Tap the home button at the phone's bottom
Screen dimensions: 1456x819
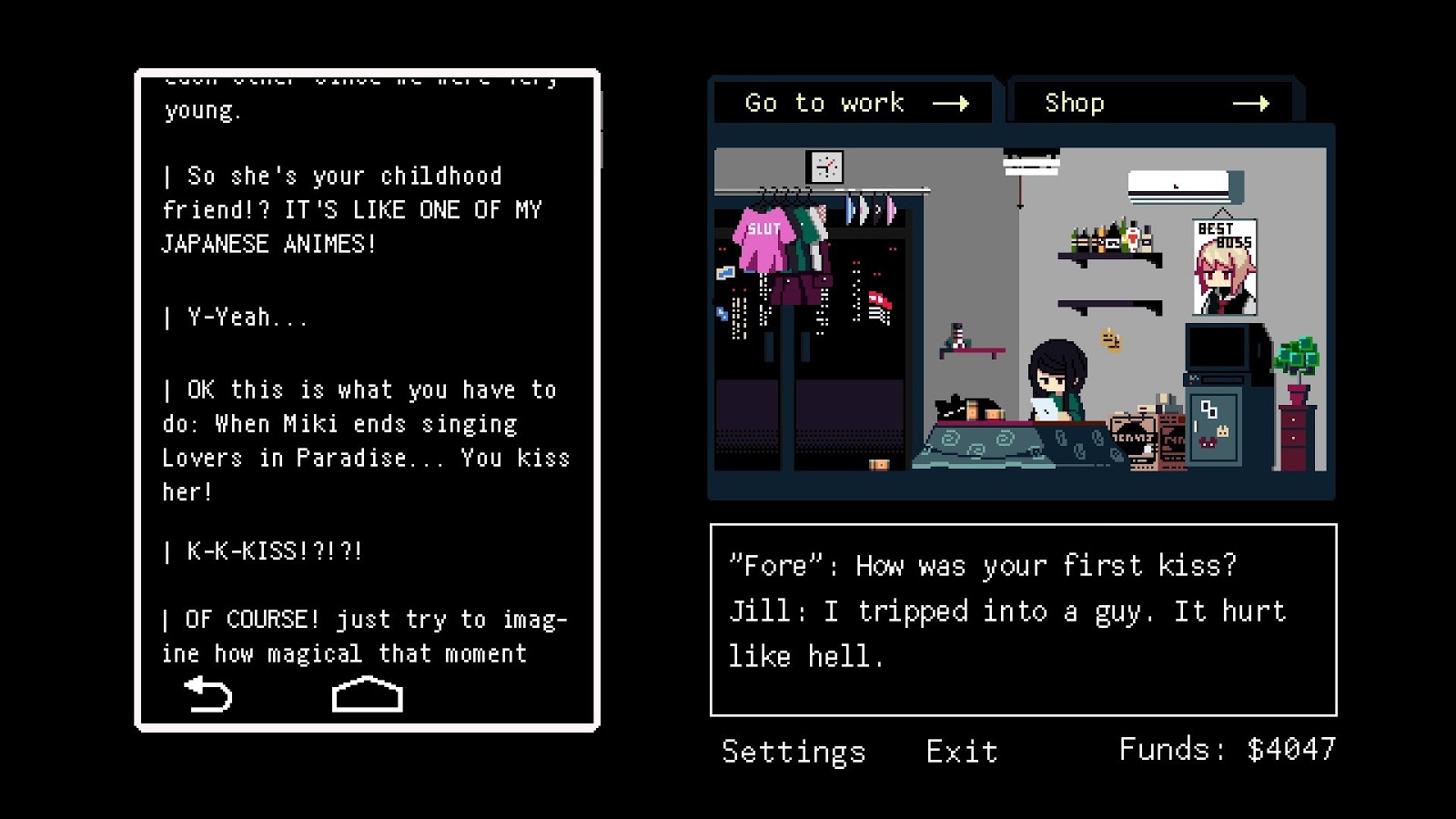pos(366,695)
